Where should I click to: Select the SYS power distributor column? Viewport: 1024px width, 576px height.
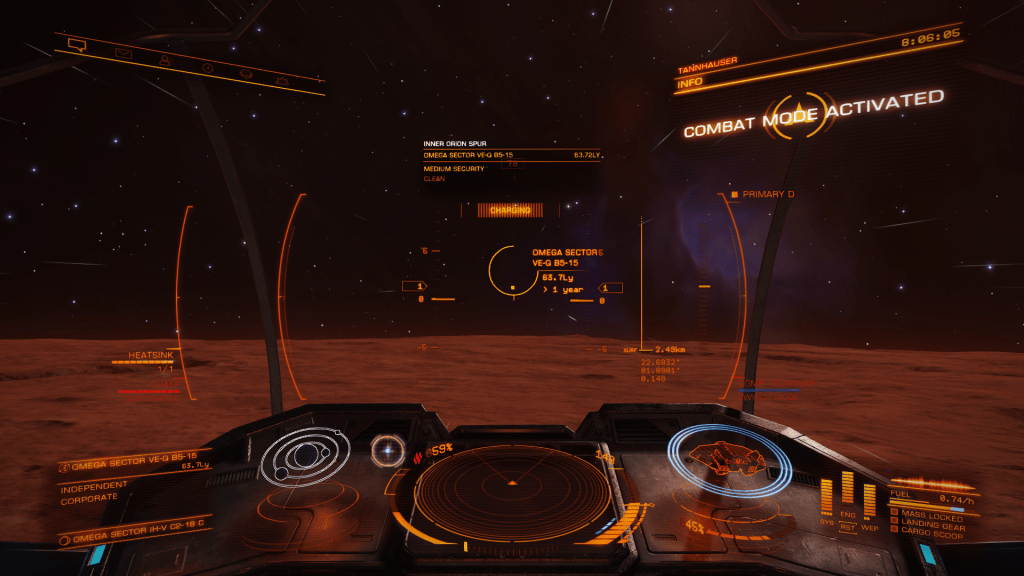click(826, 496)
